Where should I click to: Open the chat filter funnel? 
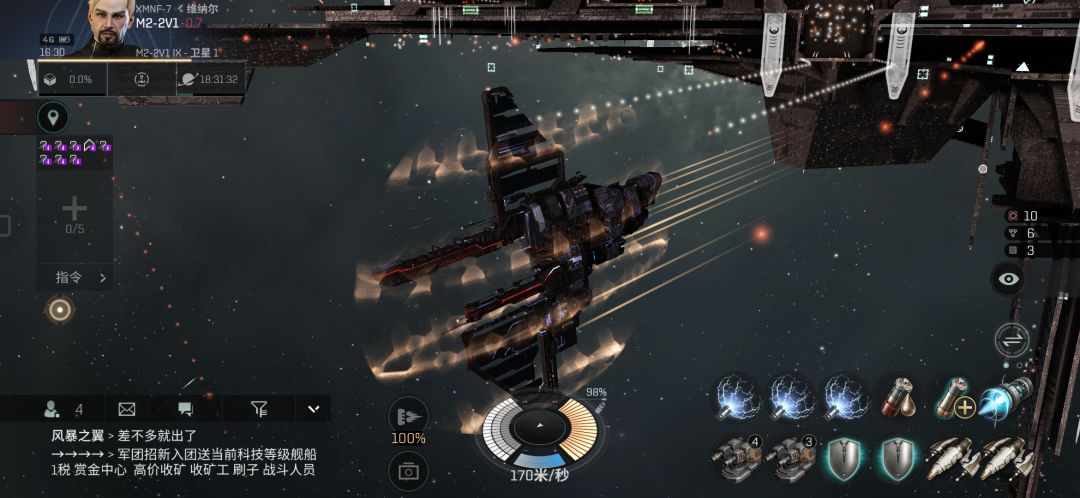pyautogui.click(x=259, y=408)
